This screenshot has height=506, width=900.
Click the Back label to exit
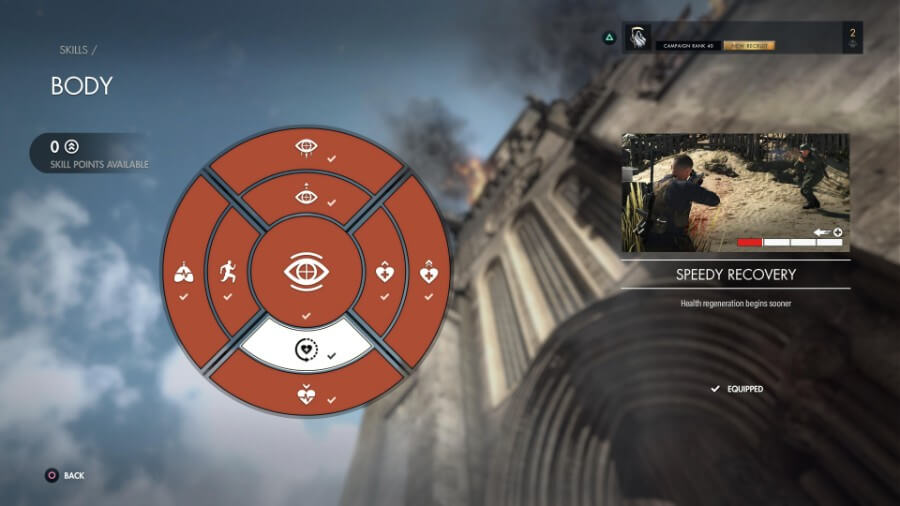pyautogui.click(x=74, y=475)
